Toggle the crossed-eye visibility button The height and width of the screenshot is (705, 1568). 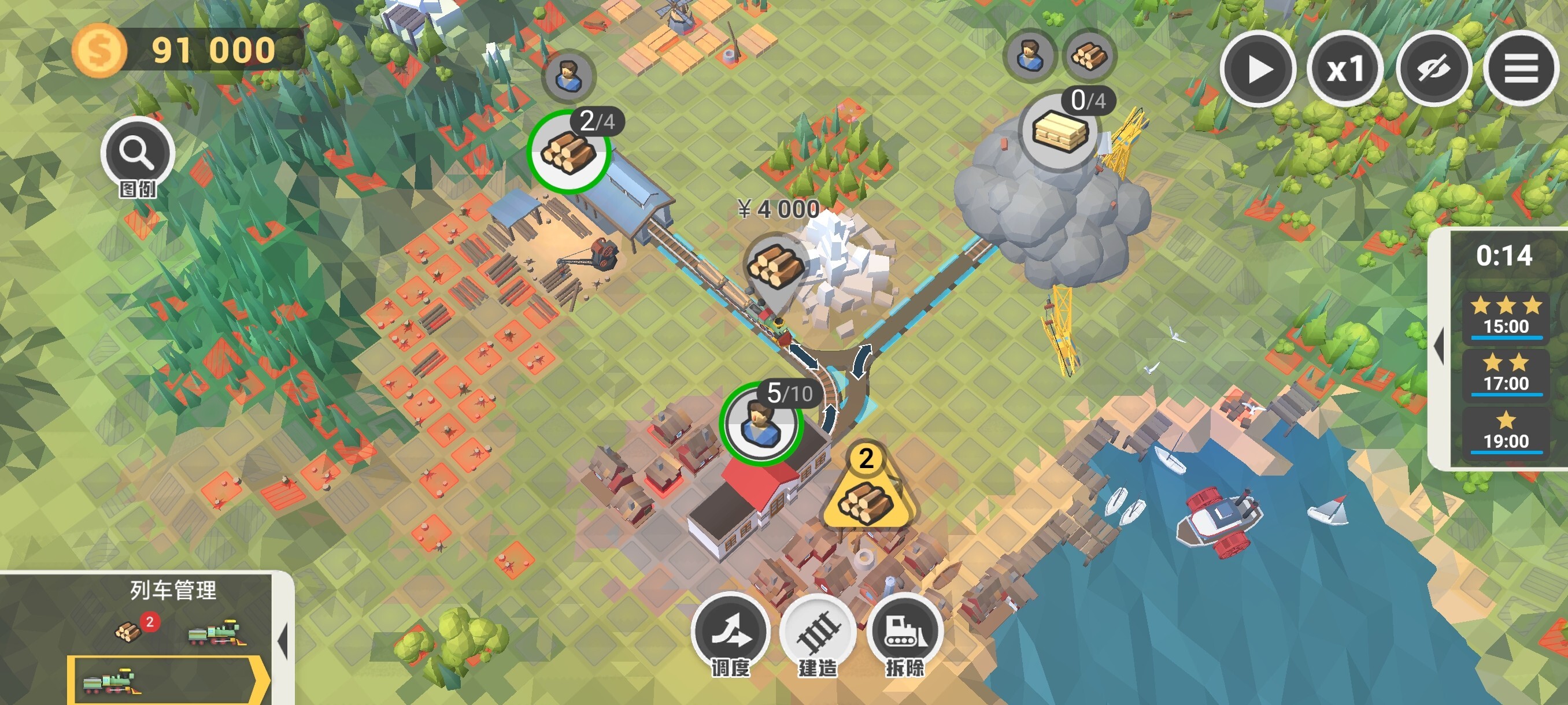pyautogui.click(x=1433, y=69)
